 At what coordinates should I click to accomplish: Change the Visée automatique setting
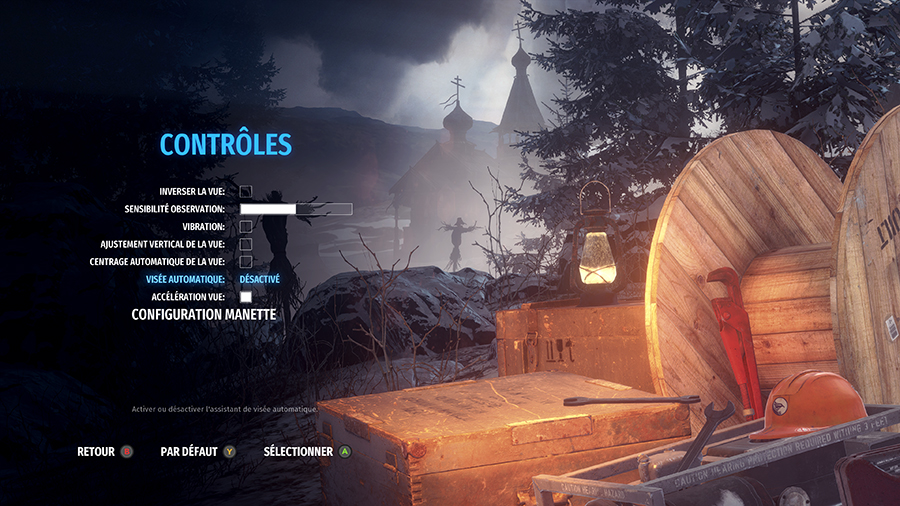coord(260,280)
